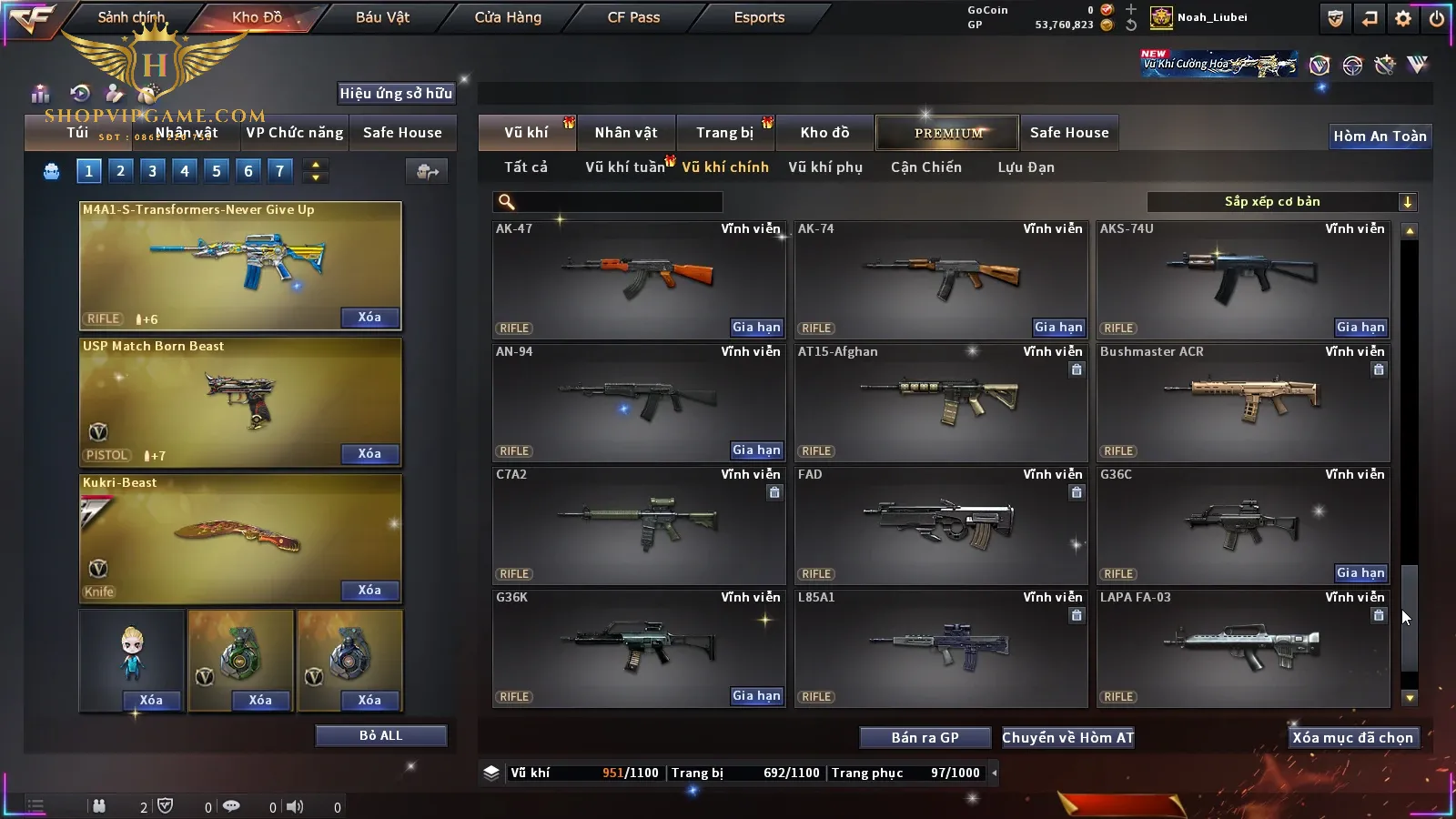Image resolution: width=1456 pixels, height=819 pixels.
Task: Select the Bushmaster ACR rifle slot
Action: click(1242, 401)
